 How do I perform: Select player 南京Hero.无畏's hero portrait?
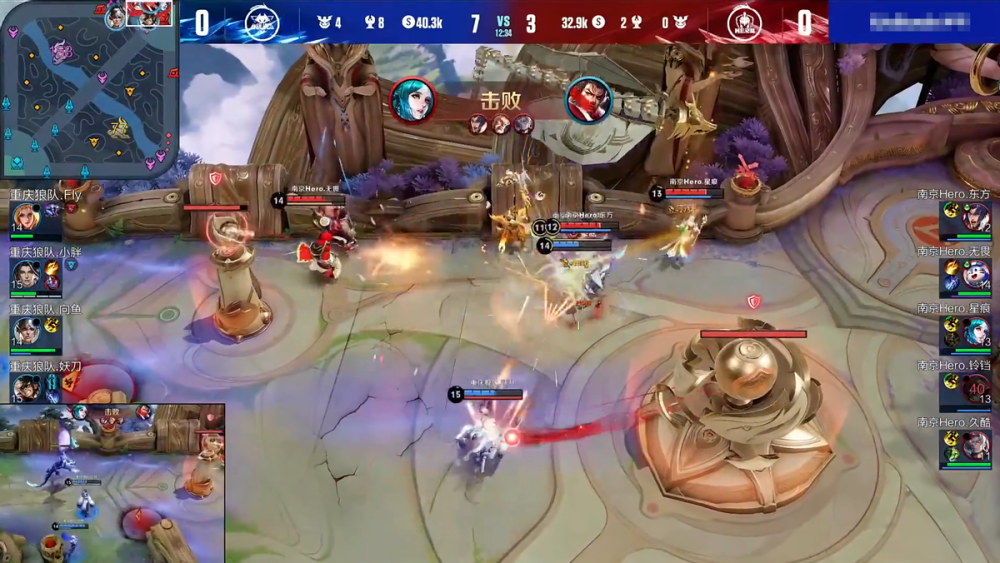pos(975,274)
